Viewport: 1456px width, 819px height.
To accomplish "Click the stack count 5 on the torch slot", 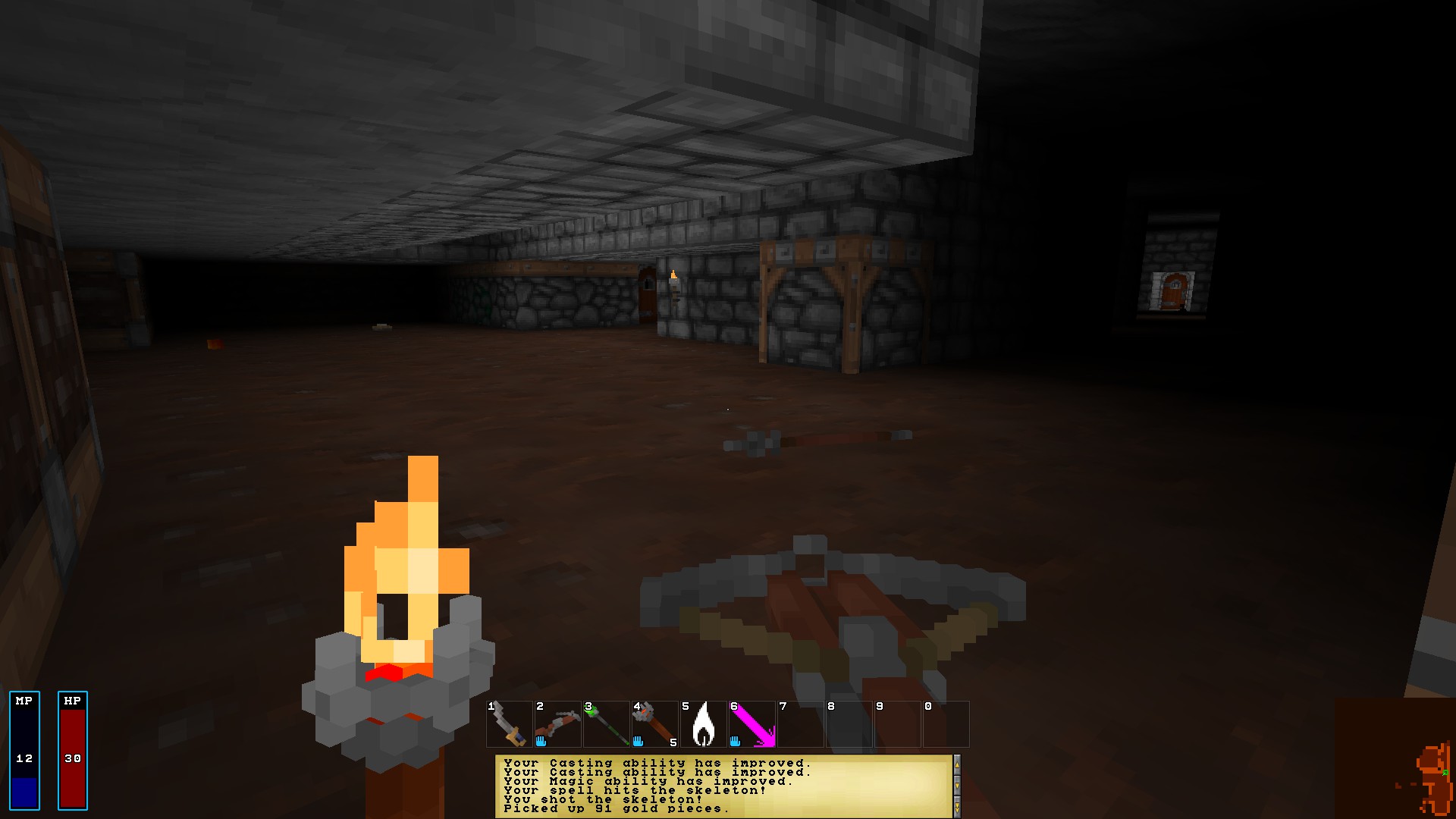I will click(x=672, y=742).
